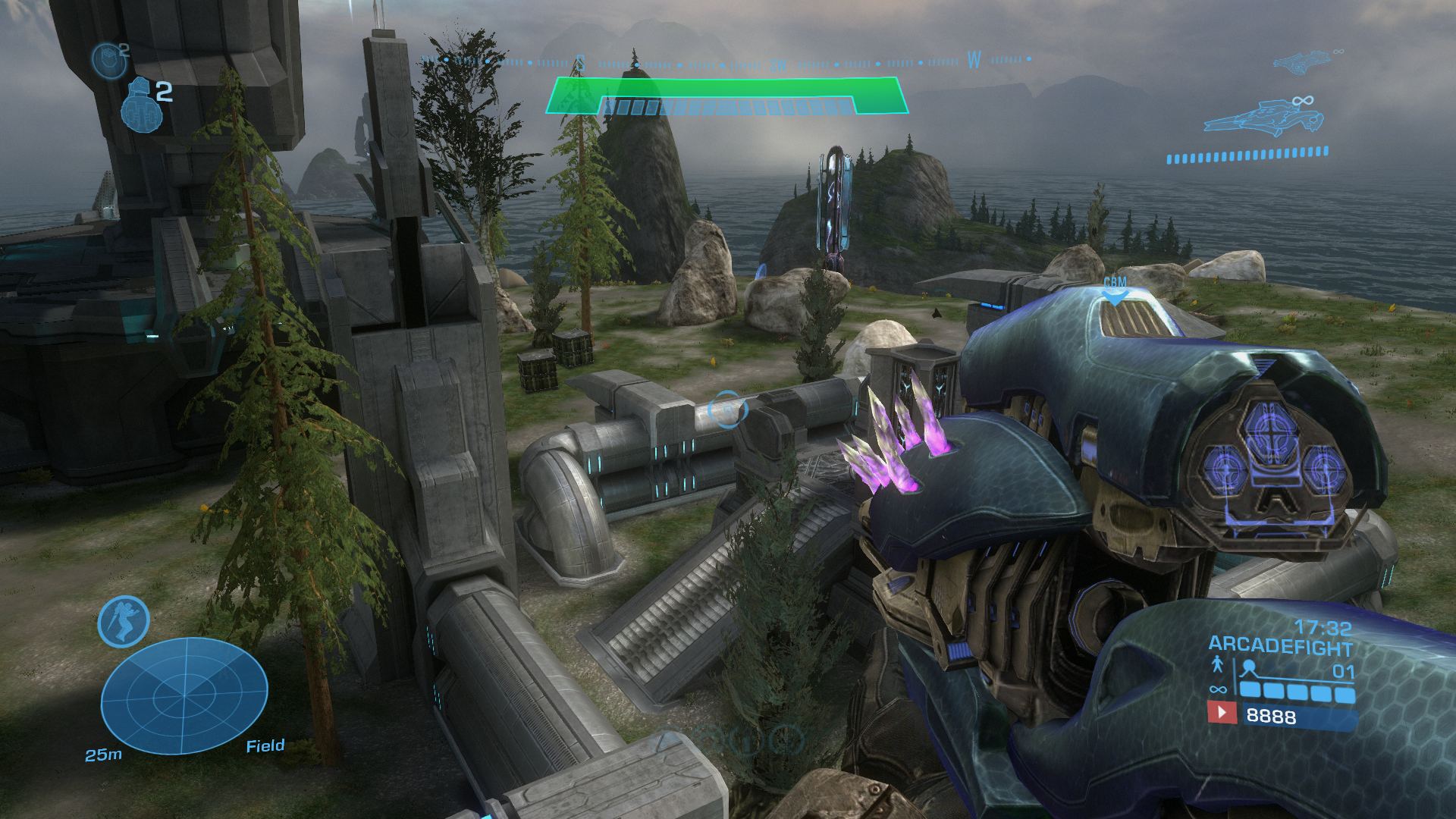Image resolution: width=1456 pixels, height=819 pixels.
Task: Select the frag grenade icon
Action: 142,105
